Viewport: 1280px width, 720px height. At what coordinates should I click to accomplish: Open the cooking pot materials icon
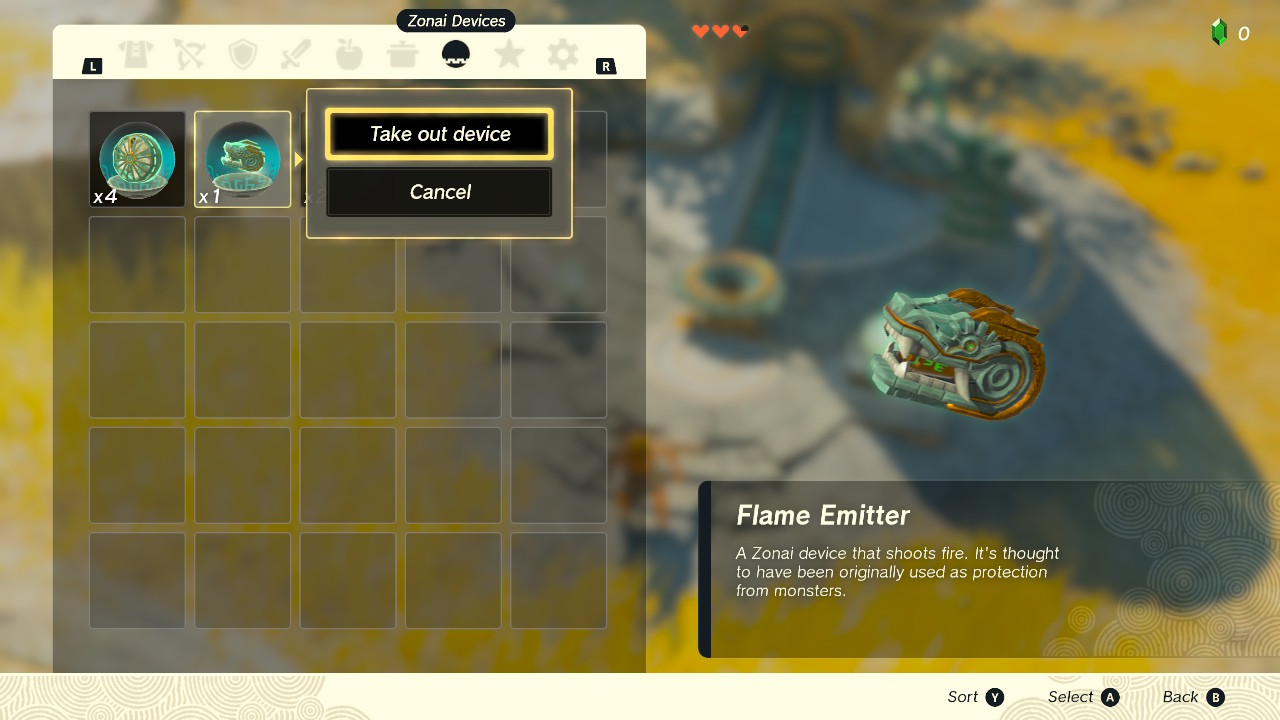(403, 53)
